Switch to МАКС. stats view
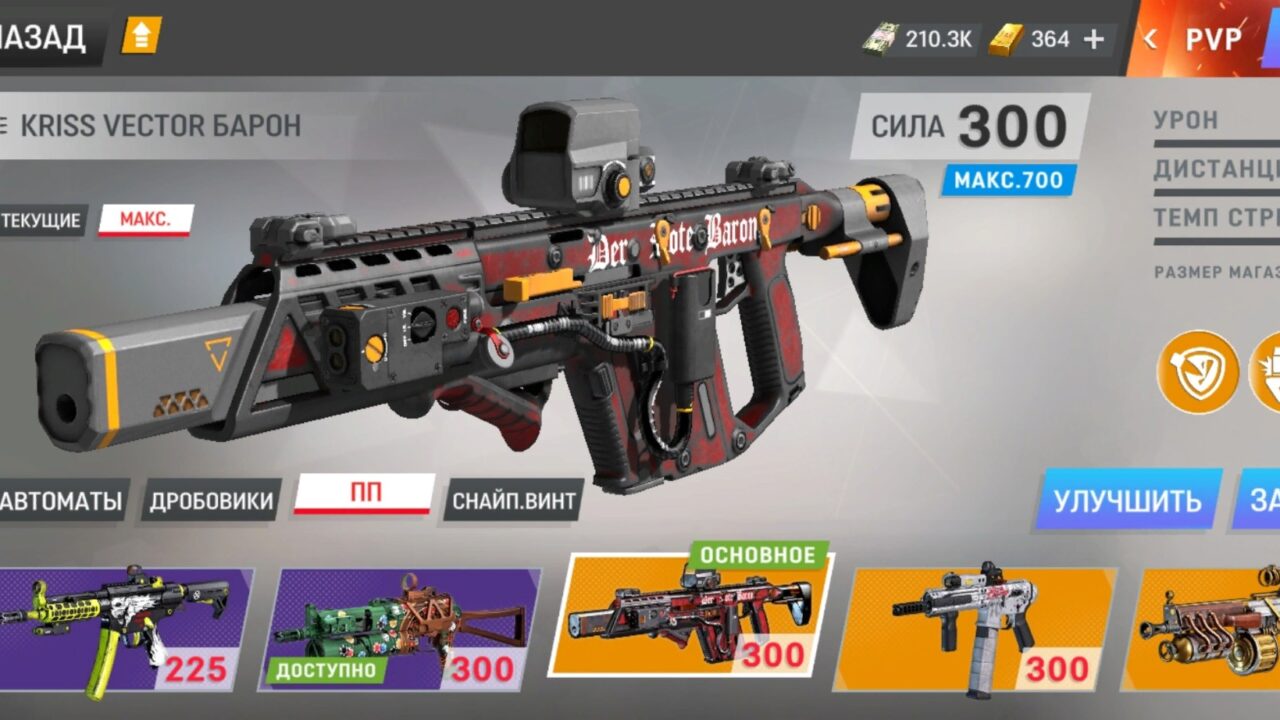Image resolution: width=1280 pixels, height=720 pixels. 145,220
